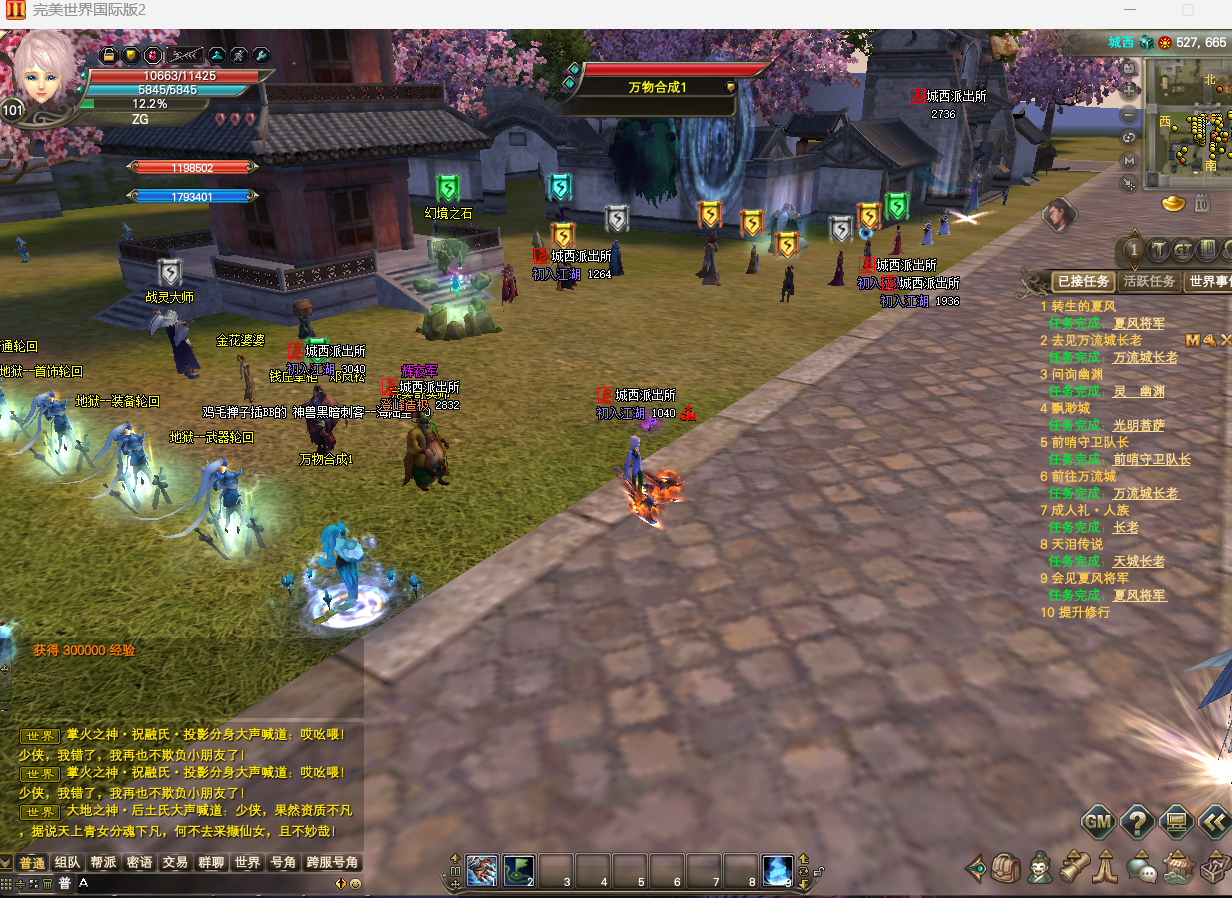
Task: Select the 帮派 chat channel tab
Action: pyautogui.click(x=104, y=863)
